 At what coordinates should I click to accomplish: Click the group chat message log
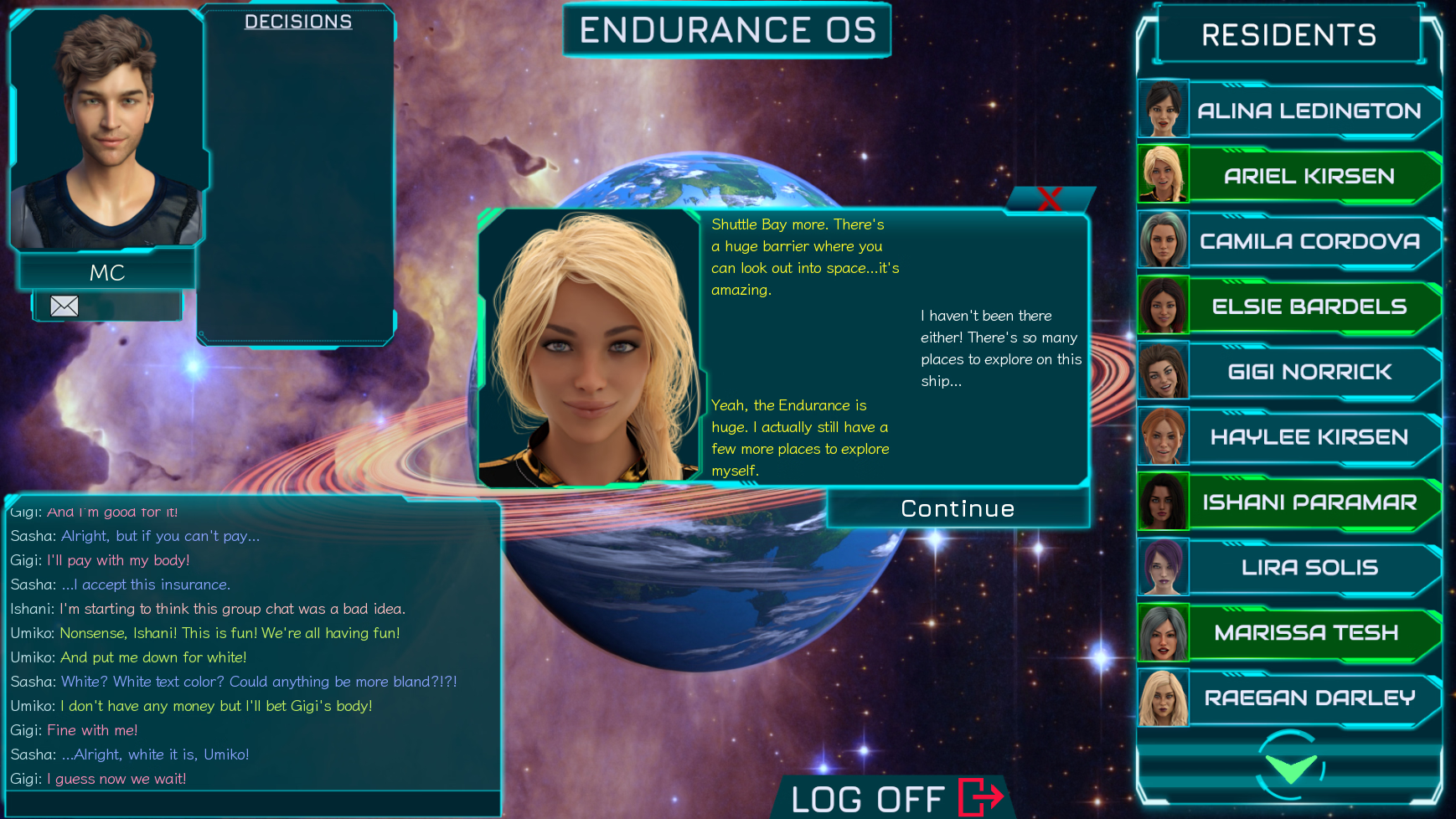click(251, 645)
